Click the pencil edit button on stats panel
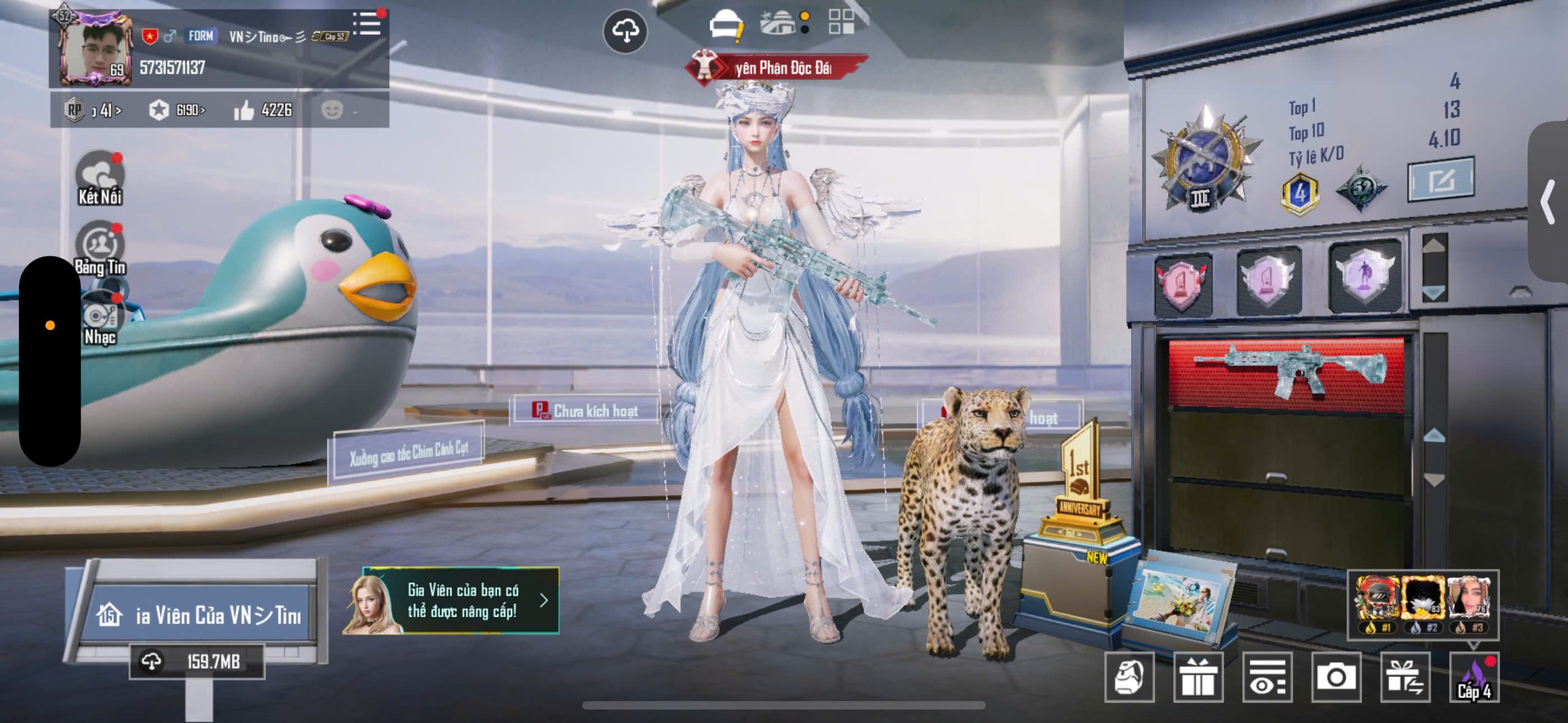Image resolution: width=1568 pixels, height=723 pixels. [x=1441, y=180]
